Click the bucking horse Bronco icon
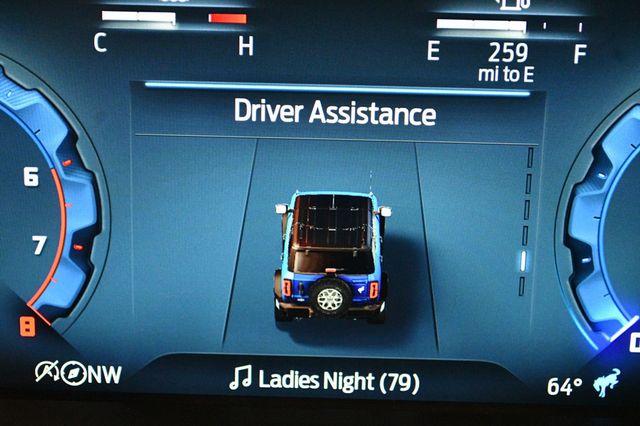The width and height of the screenshot is (640, 426). [609, 382]
